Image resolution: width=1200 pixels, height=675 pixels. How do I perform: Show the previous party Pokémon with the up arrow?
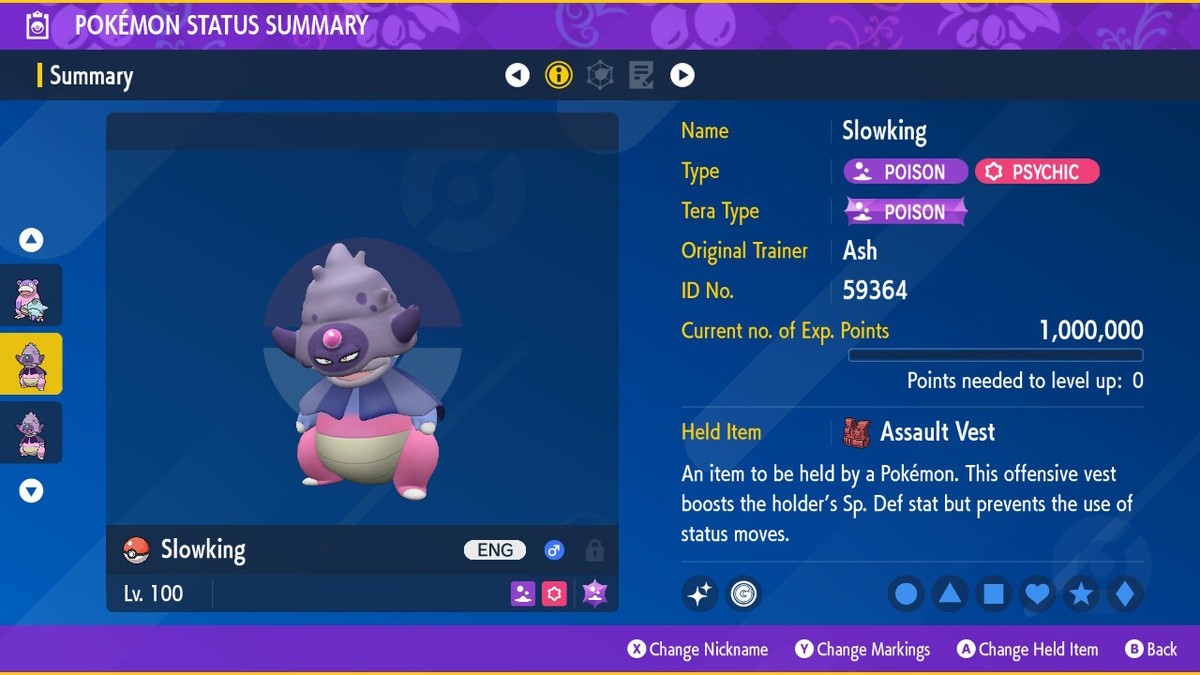pyautogui.click(x=31, y=240)
